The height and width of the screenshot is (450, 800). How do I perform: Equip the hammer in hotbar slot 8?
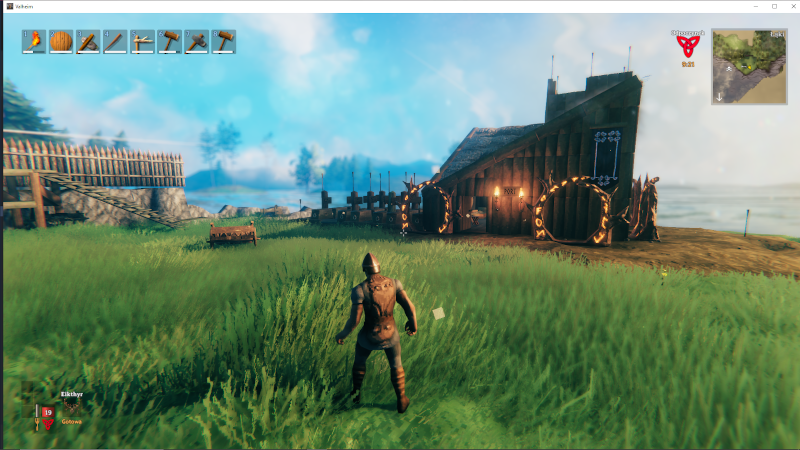pos(223,41)
